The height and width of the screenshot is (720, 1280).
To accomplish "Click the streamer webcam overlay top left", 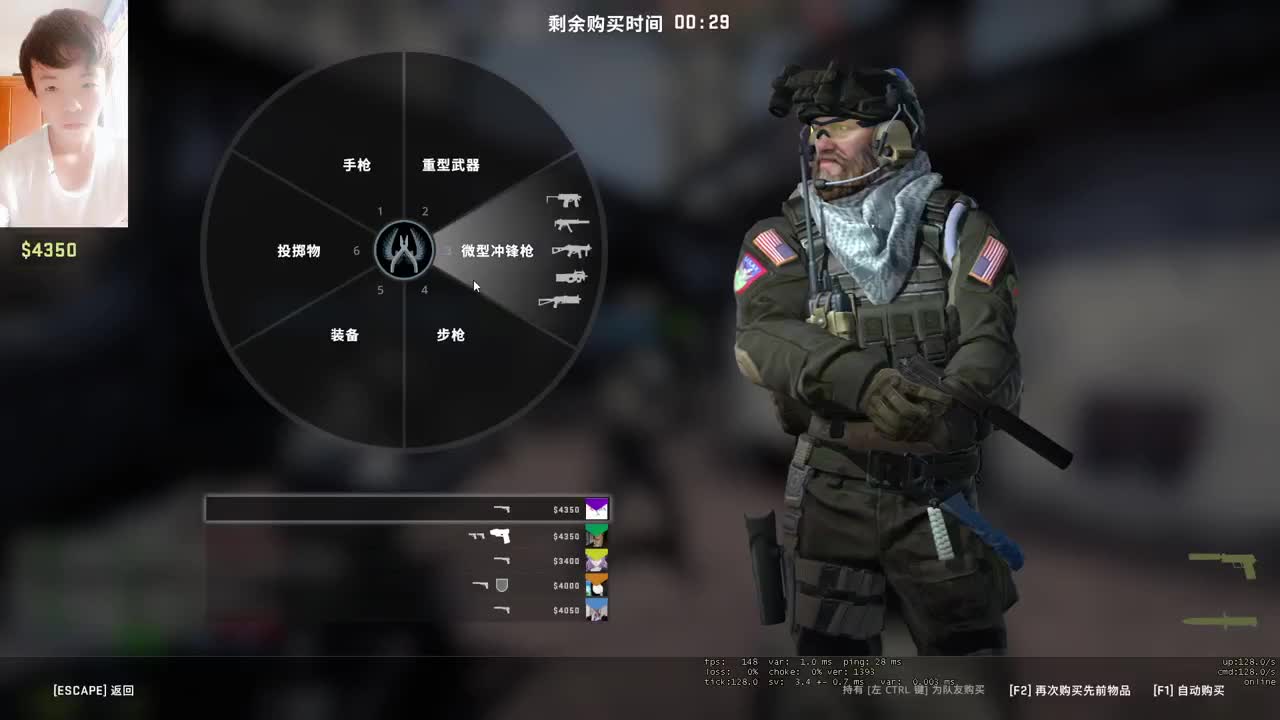I will click(x=65, y=110).
